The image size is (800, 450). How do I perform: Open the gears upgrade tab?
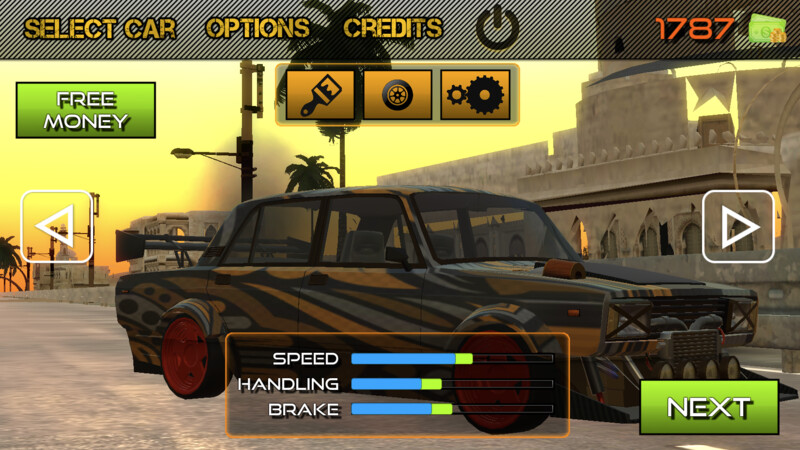tap(475, 95)
